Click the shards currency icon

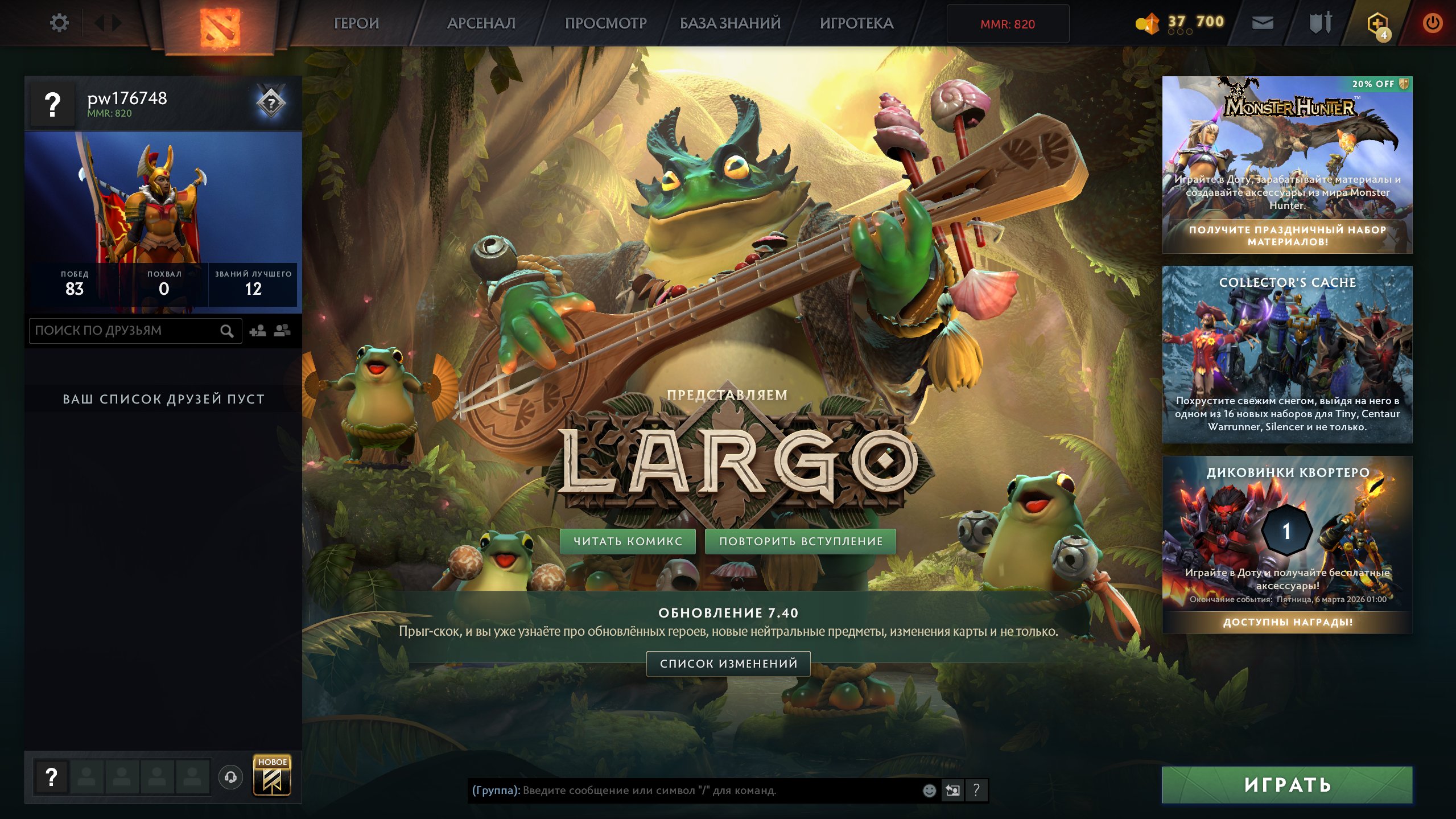coord(1148,22)
